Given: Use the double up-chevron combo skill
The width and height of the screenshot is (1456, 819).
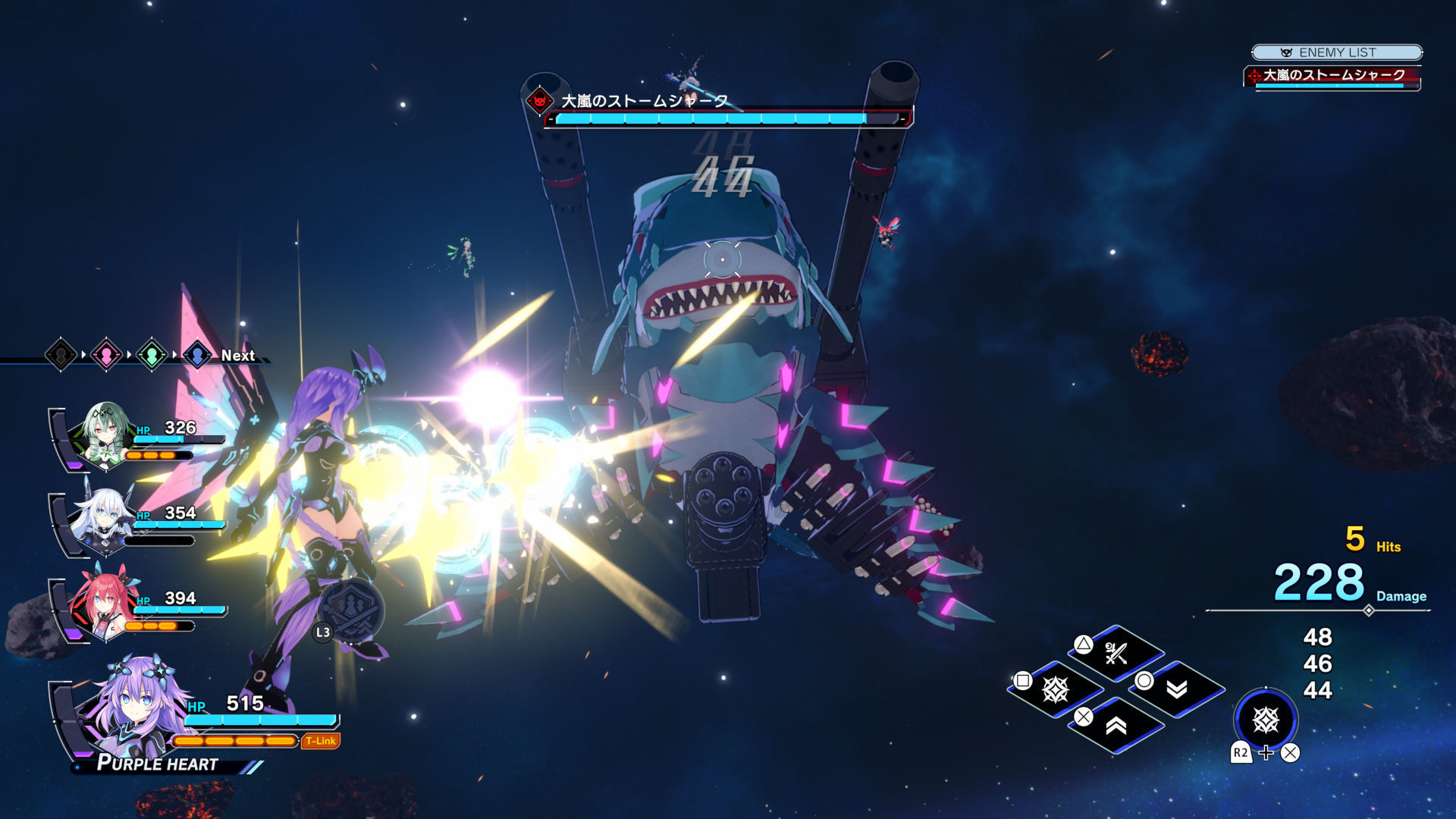Looking at the screenshot, I should (1116, 726).
